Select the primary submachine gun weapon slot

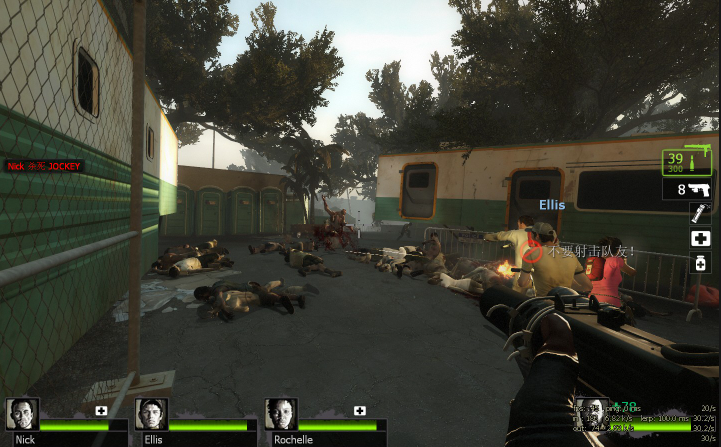686,161
